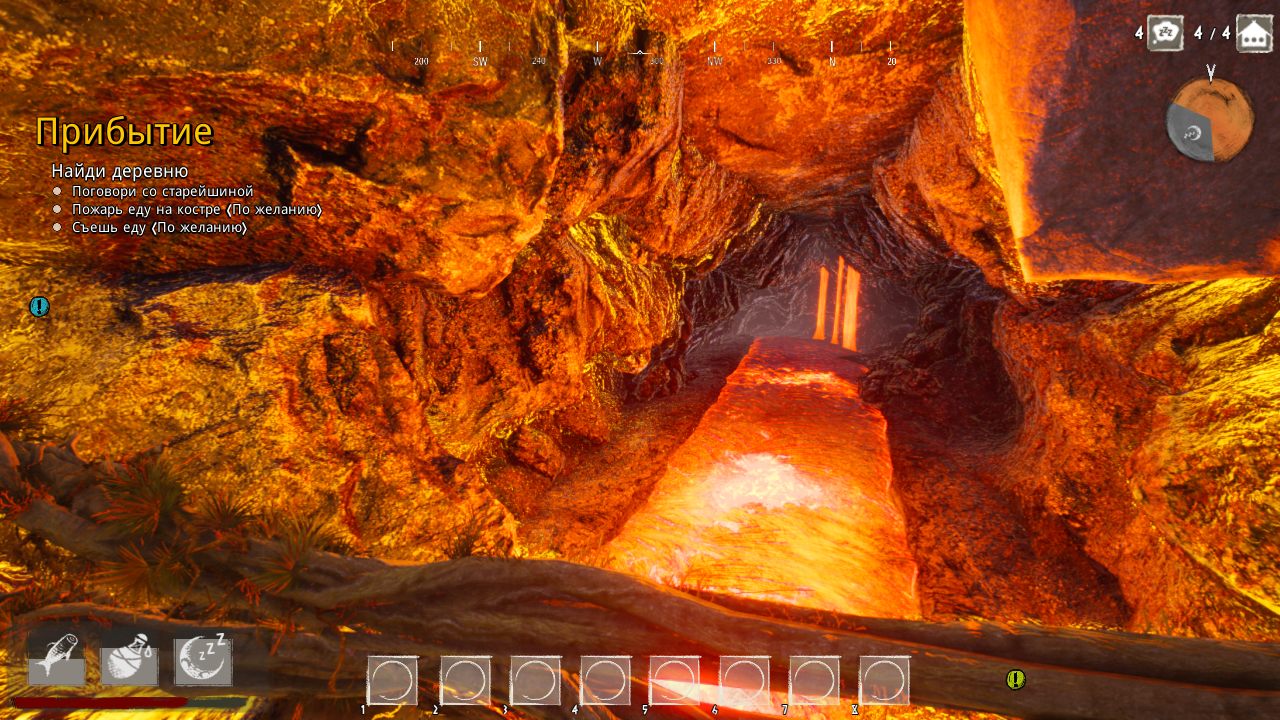
Task: Open the quest title Прибытие
Action: [124, 133]
